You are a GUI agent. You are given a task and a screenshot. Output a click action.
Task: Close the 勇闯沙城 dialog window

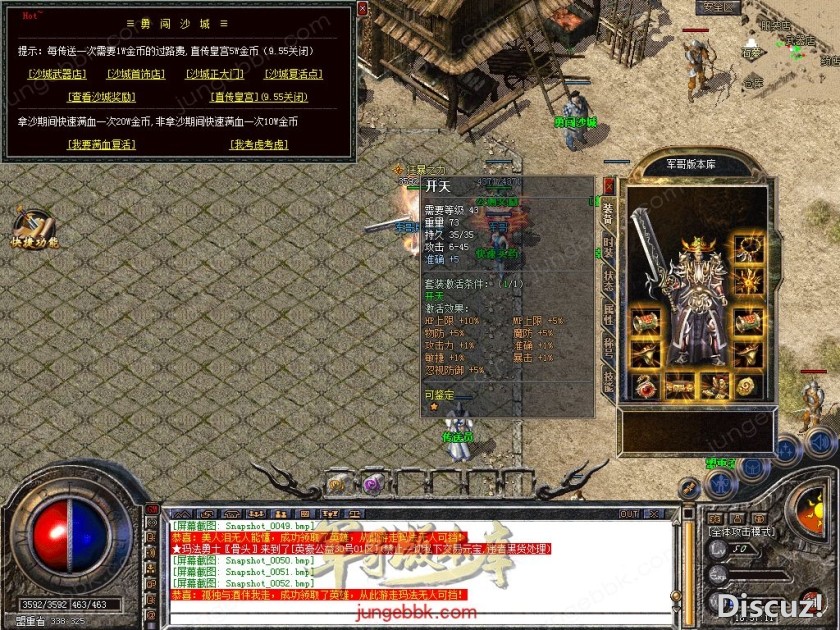[x=362, y=8]
